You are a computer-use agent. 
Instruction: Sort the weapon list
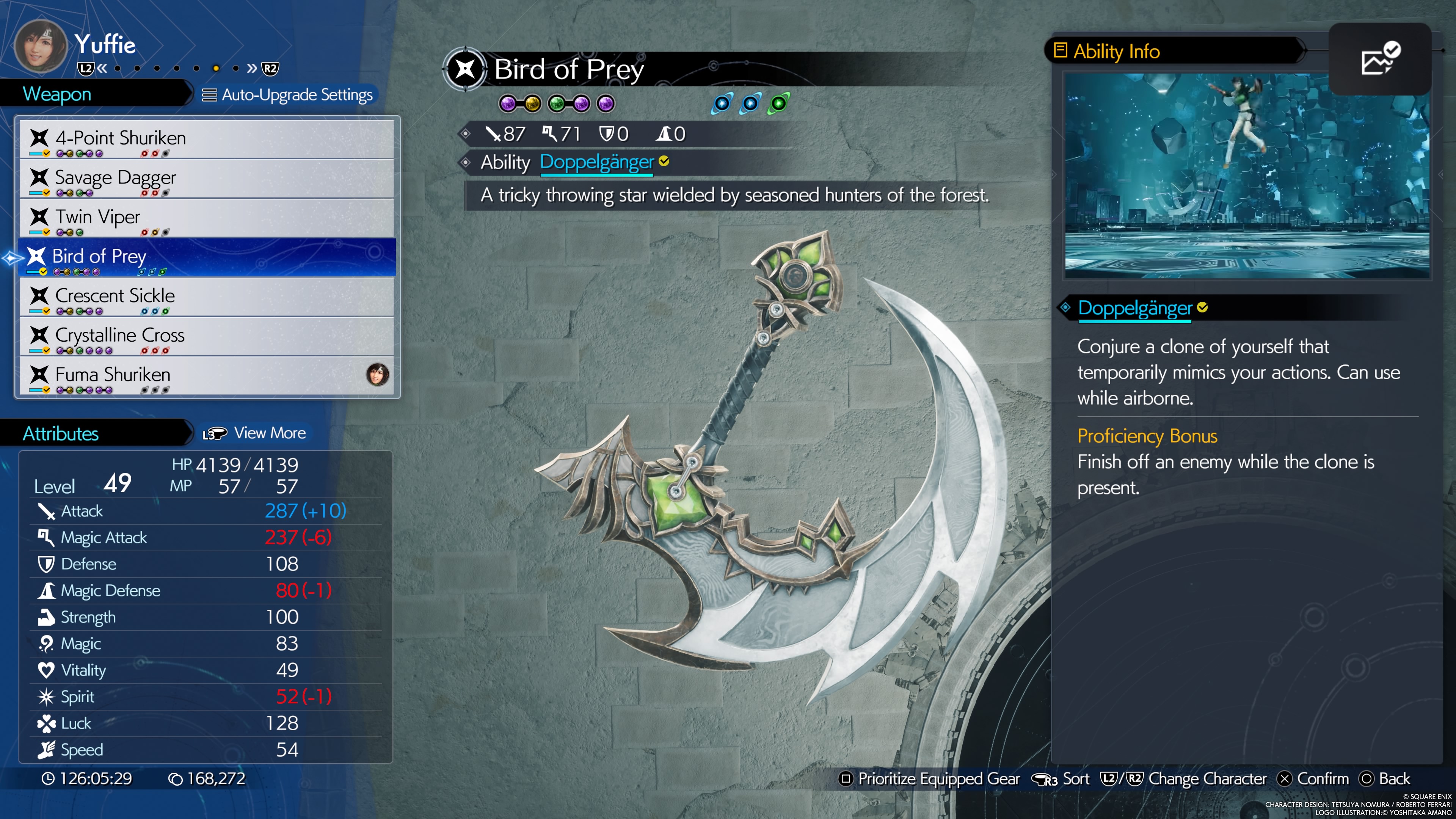1061,779
